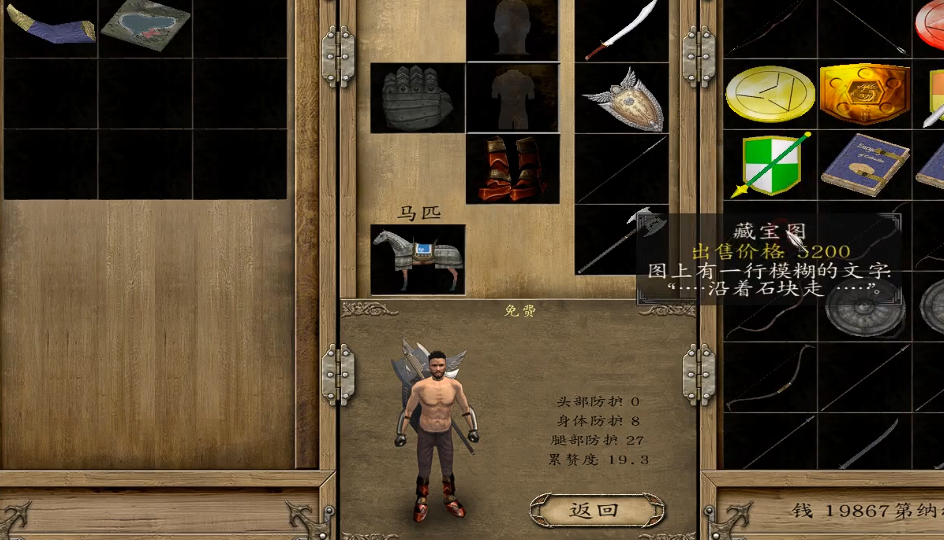The width and height of the screenshot is (944, 540).
Task: Pick the round gold disc item
Action: click(x=769, y=94)
